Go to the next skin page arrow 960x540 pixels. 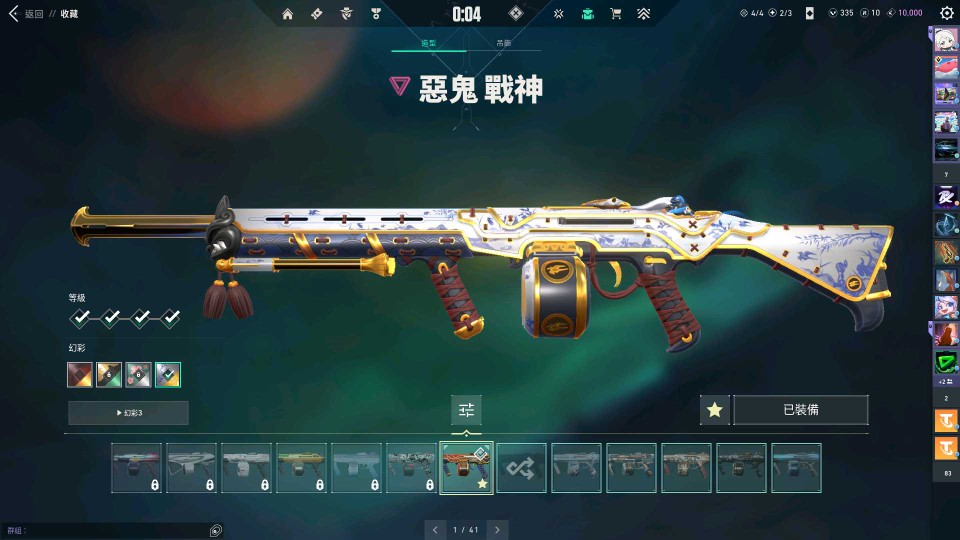pyautogui.click(x=497, y=529)
